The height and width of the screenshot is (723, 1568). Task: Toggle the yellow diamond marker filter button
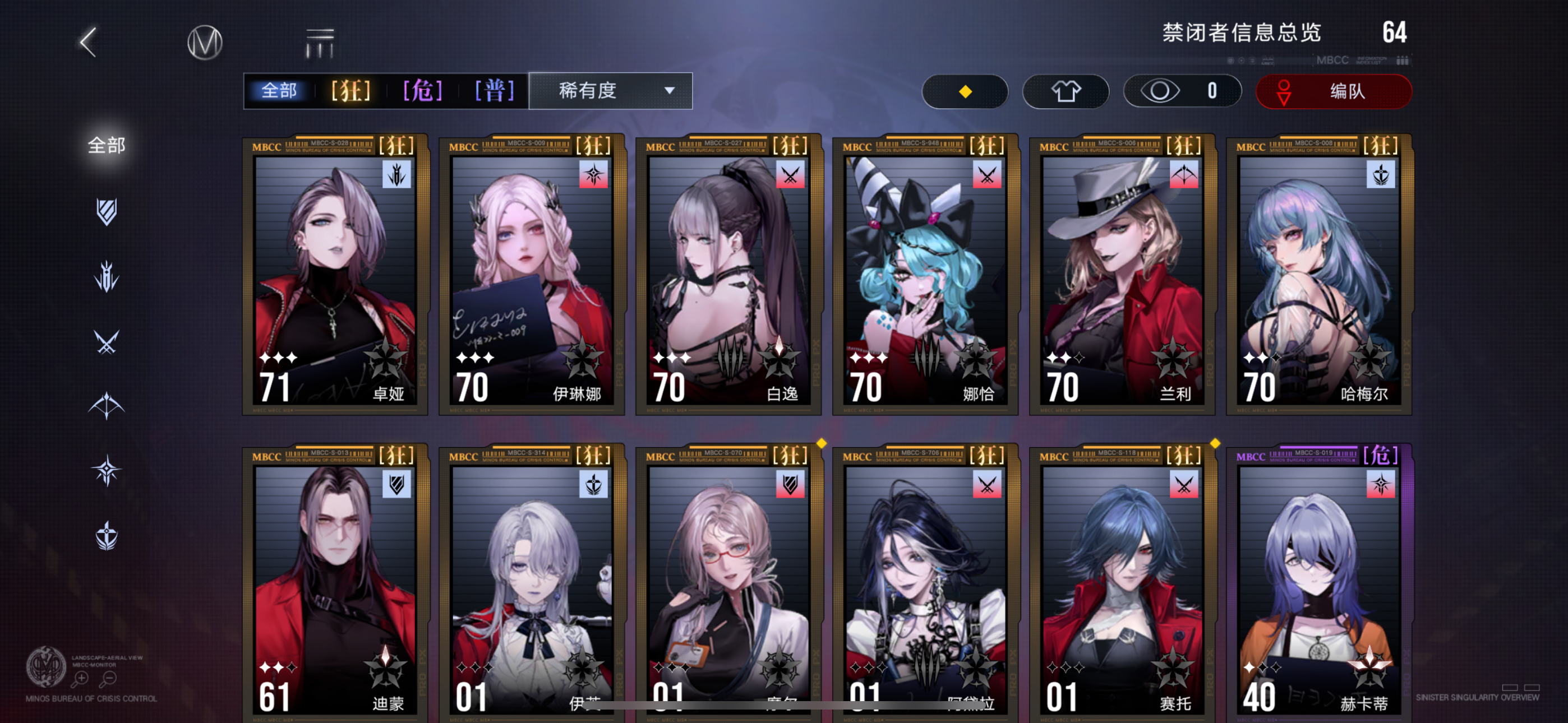pos(965,91)
